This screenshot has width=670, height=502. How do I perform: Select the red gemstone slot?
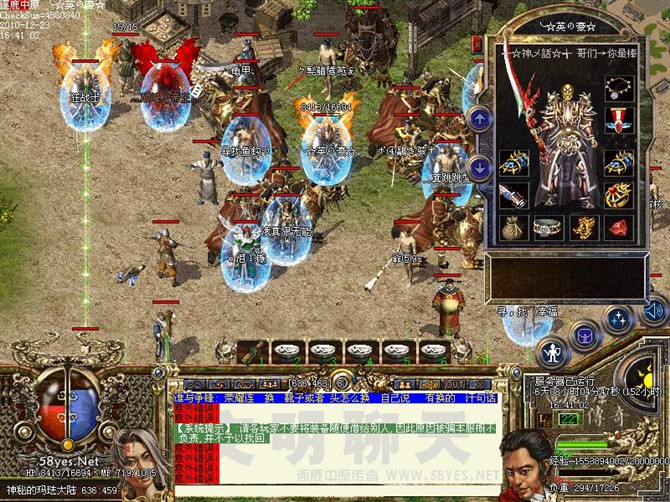click(618, 228)
